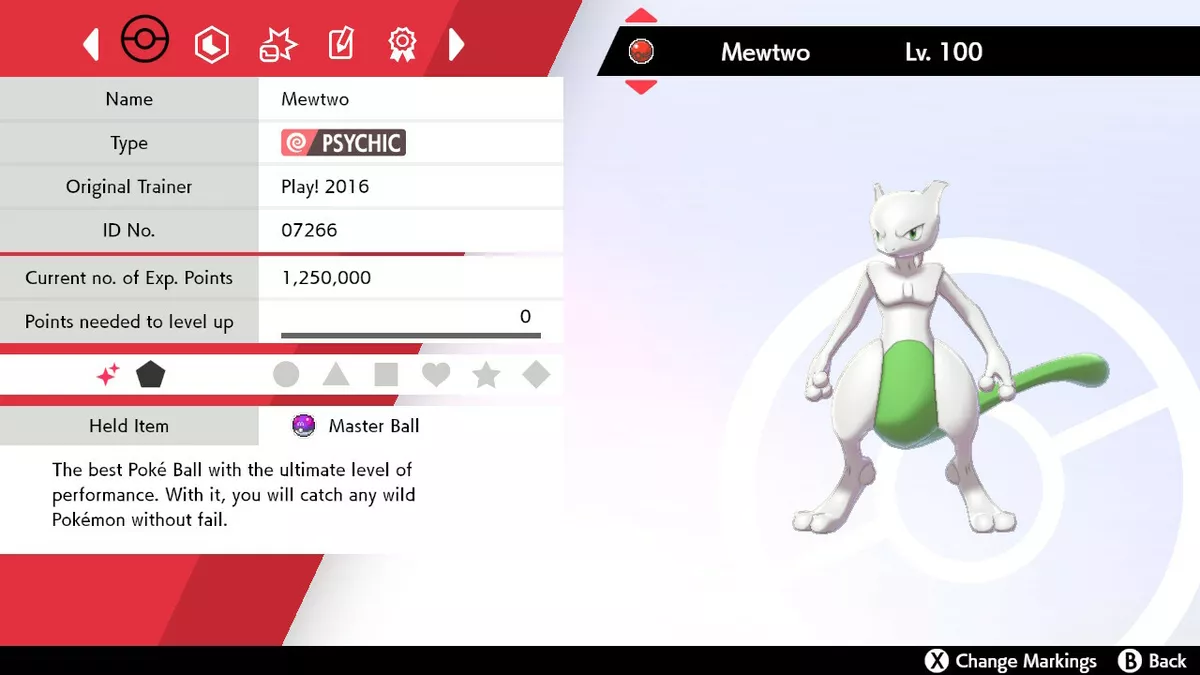The width and height of the screenshot is (1200, 675).
Task: Go to previous tab with left arrow
Action: (91, 44)
